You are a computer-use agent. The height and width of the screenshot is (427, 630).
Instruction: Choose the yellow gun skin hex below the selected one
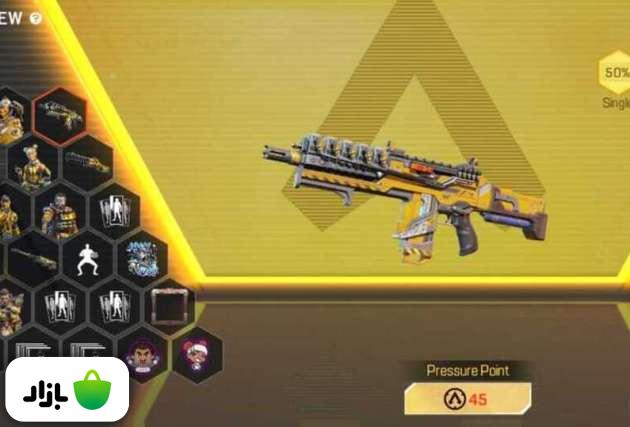[87, 161]
